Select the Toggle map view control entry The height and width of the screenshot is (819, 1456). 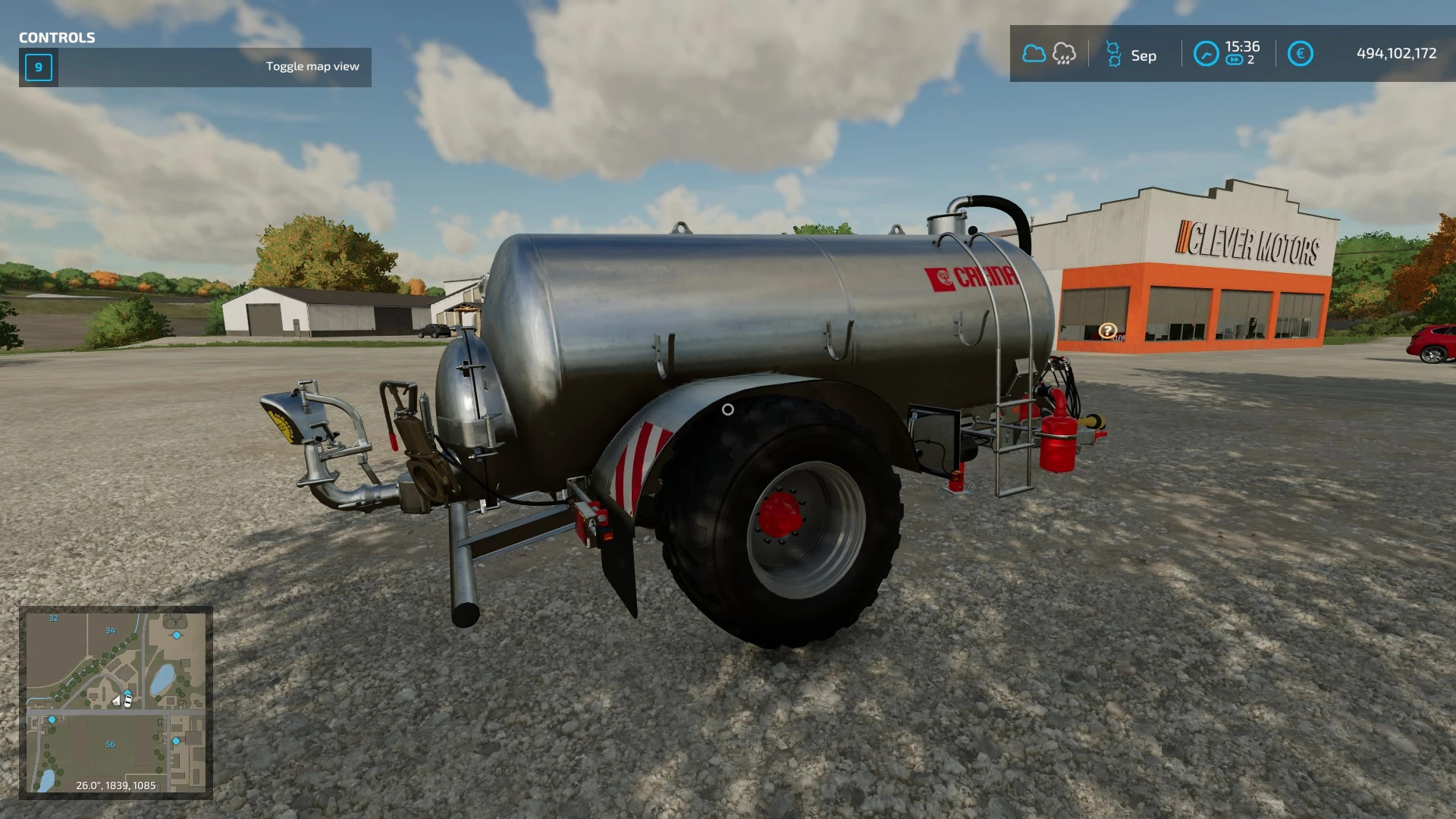click(195, 67)
